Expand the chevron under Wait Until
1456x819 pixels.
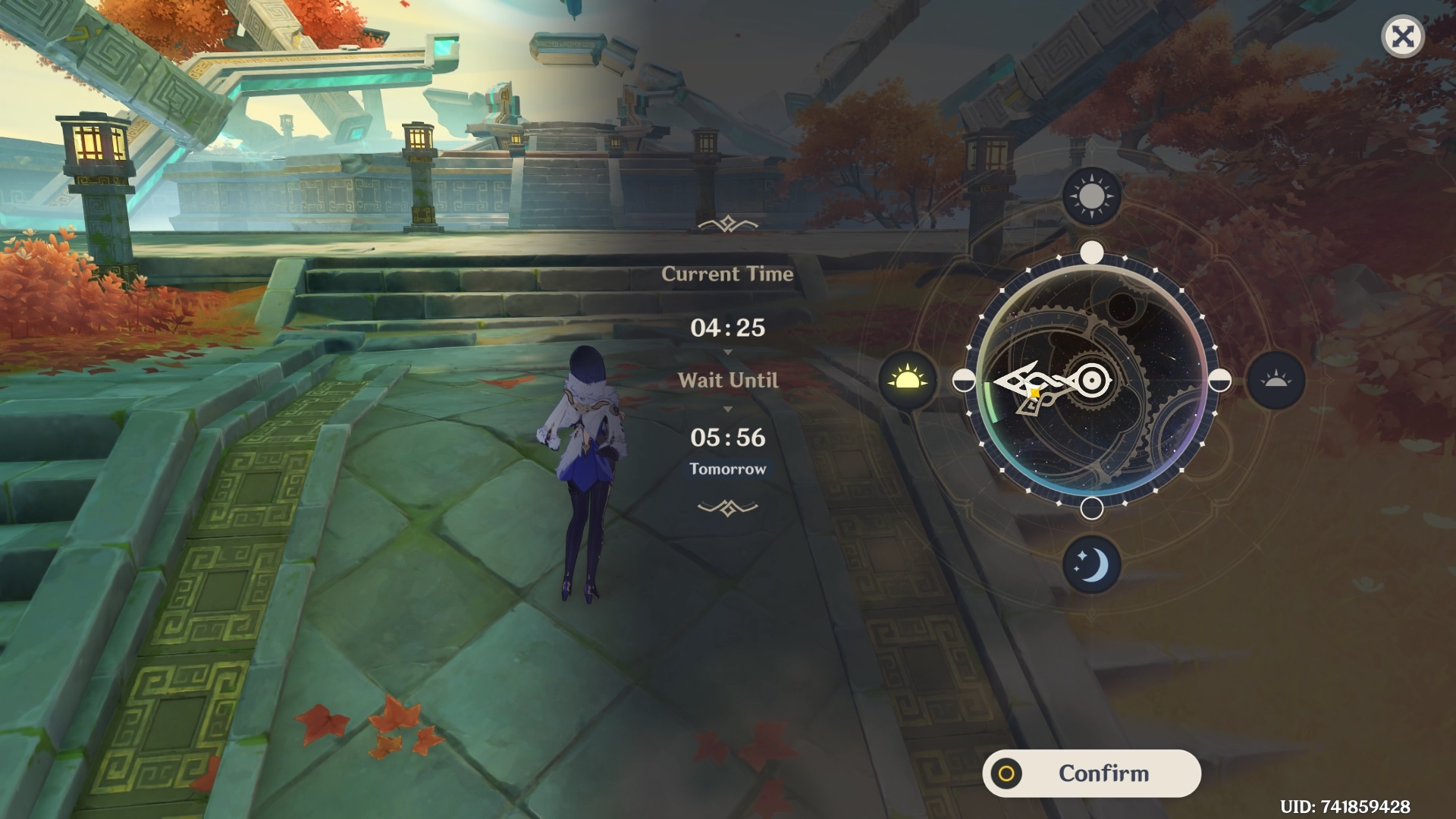(728, 407)
